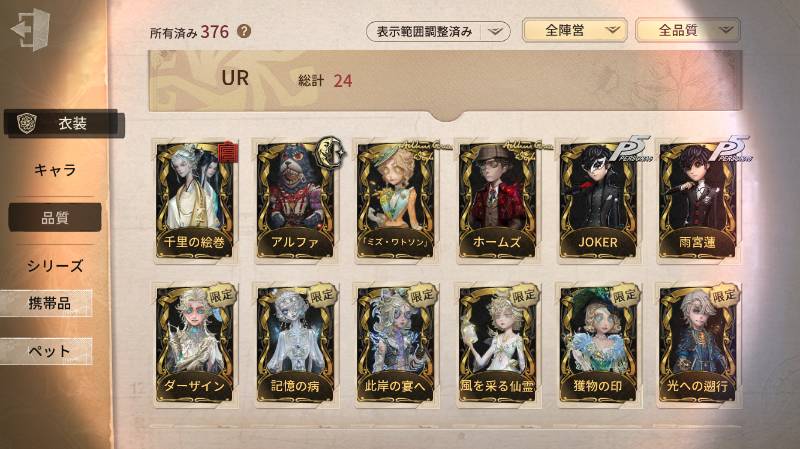Switch to the 携帯品 tab
Screen dimensions: 800x449
click(x=48, y=303)
